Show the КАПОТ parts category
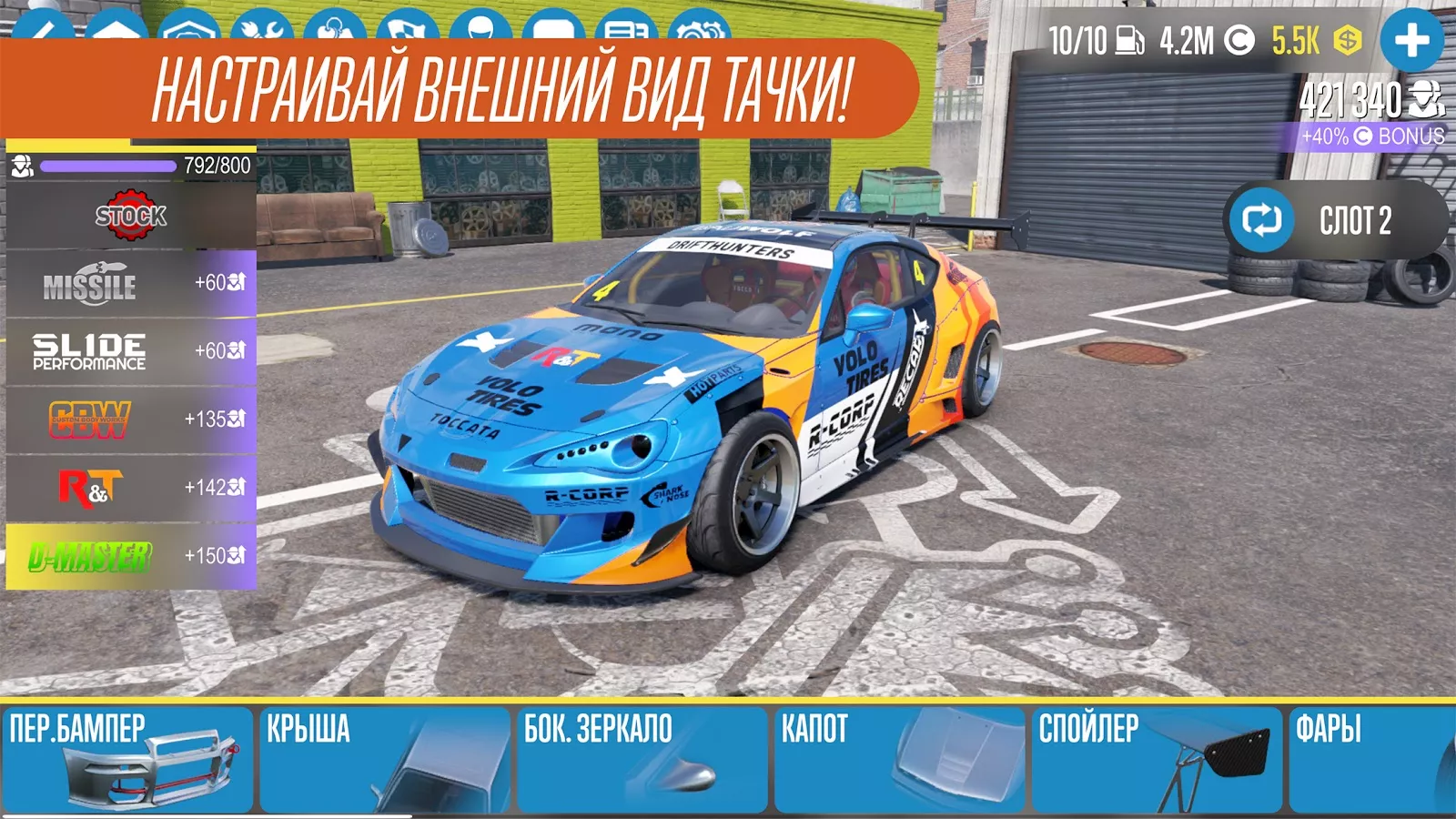This screenshot has width=1456, height=819. point(900,759)
